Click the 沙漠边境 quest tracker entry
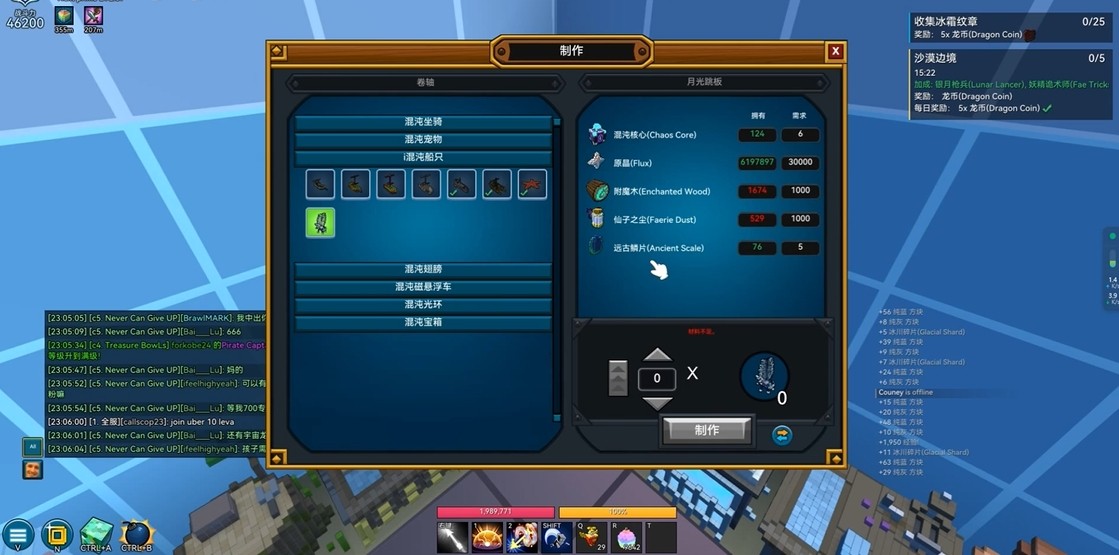 click(1010, 58)
